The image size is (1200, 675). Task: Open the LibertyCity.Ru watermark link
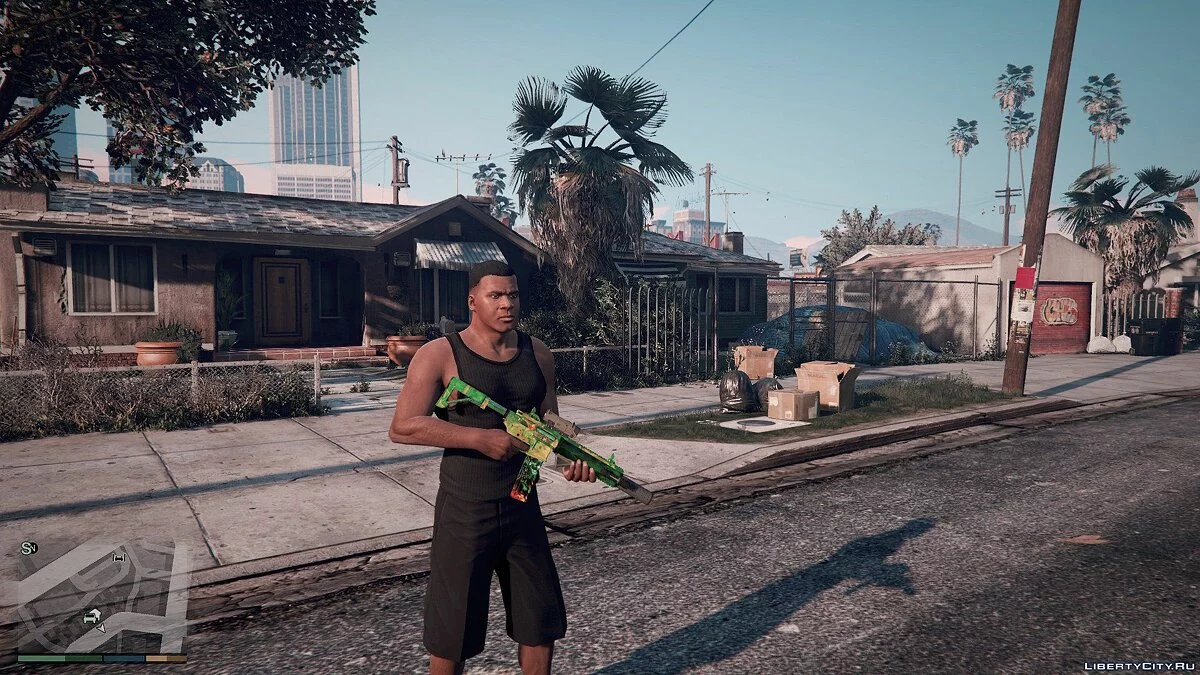click(x=1138, y=666)
